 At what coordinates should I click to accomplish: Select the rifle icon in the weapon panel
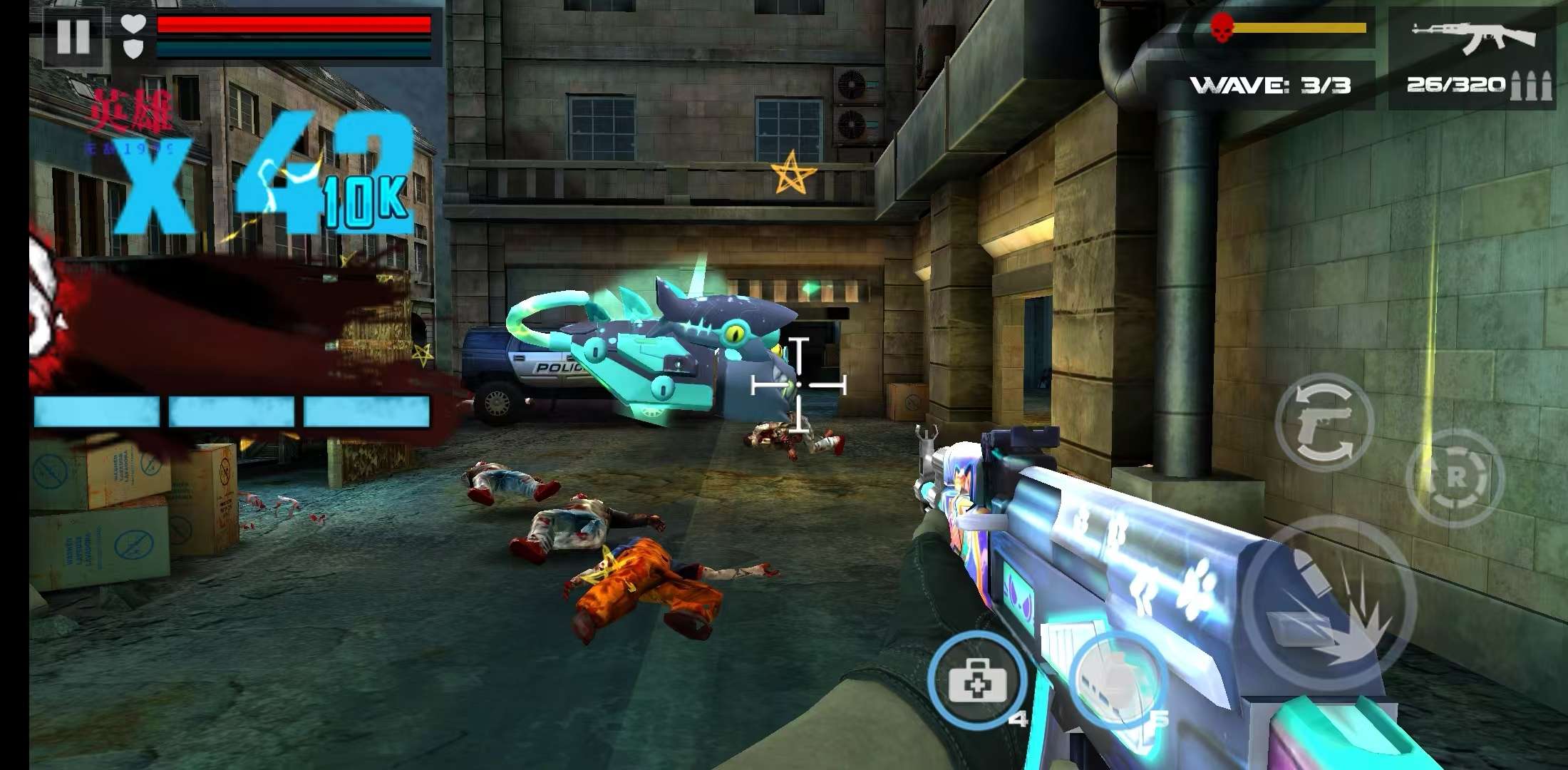coord(1472,37)
